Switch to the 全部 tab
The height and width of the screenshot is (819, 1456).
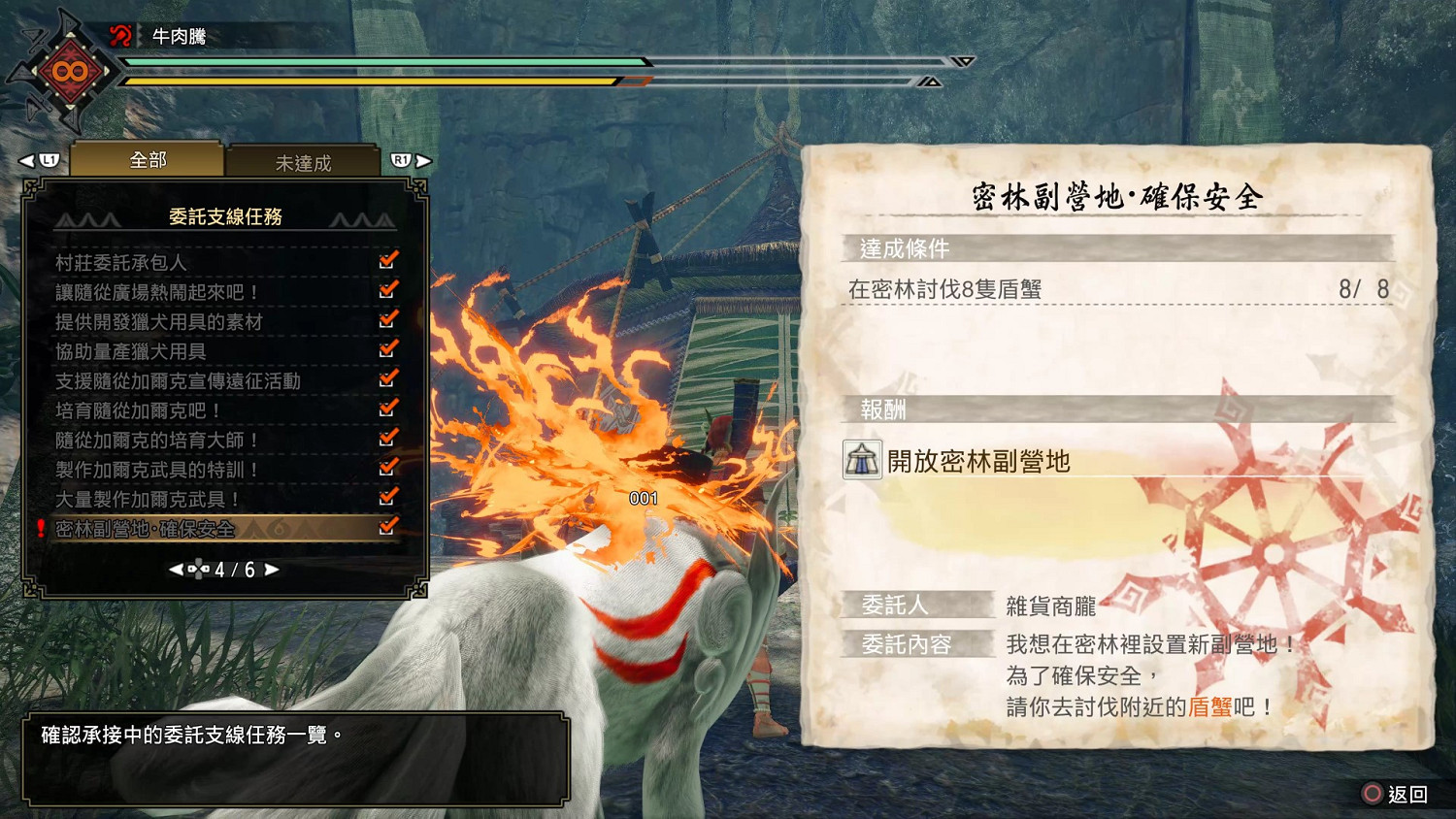pyautogui.click(x=148, y=158)
